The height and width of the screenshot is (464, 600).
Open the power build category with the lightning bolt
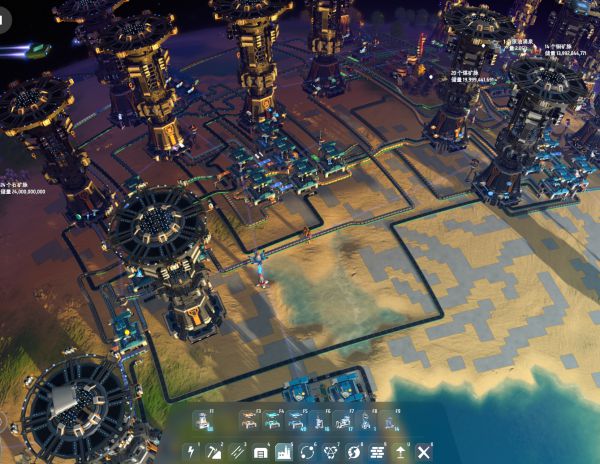(x=190, y=452)
